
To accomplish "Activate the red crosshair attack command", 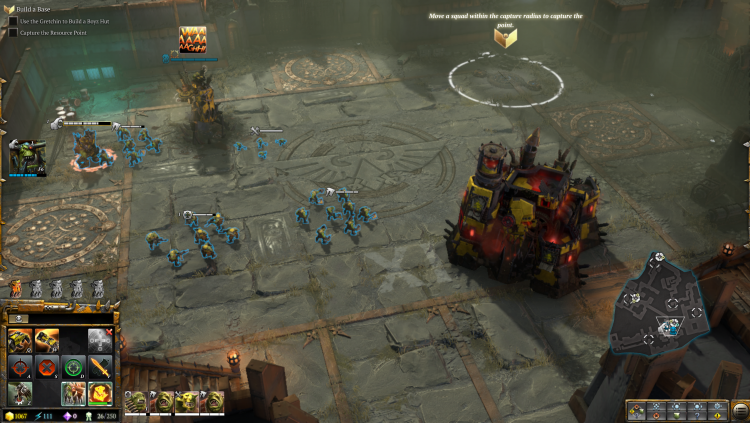I will tap(19, 366).
